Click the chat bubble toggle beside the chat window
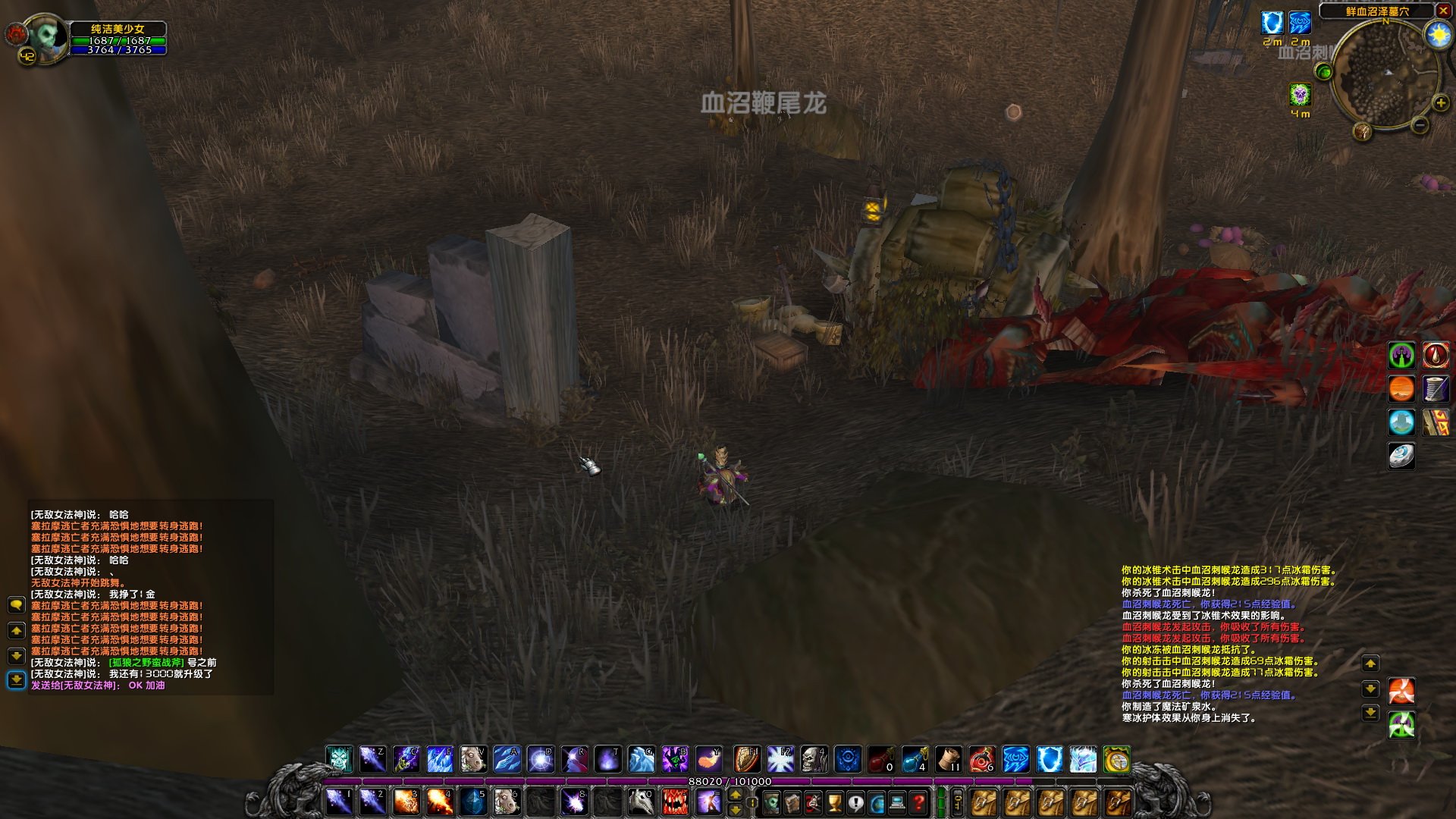 point(15,605)
